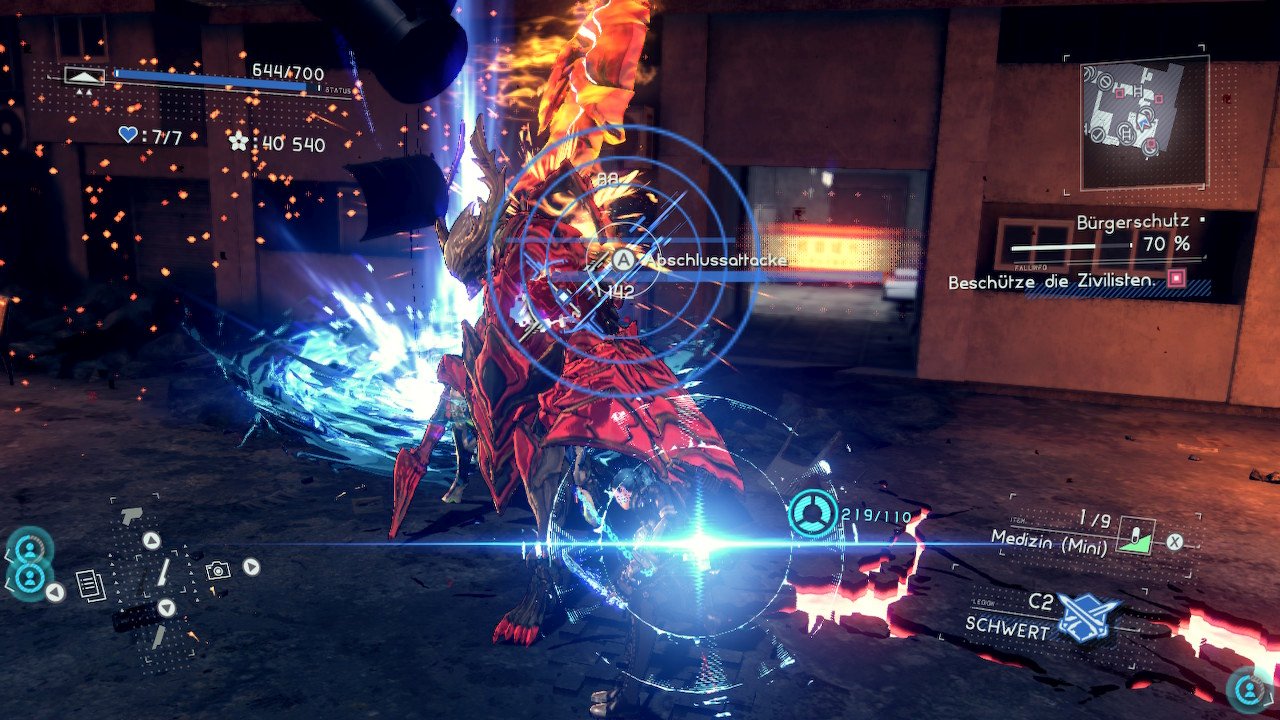Open the camera shortcut icon
The height and width of the screenshot is (720, 1280).
(x=217, y=570)
